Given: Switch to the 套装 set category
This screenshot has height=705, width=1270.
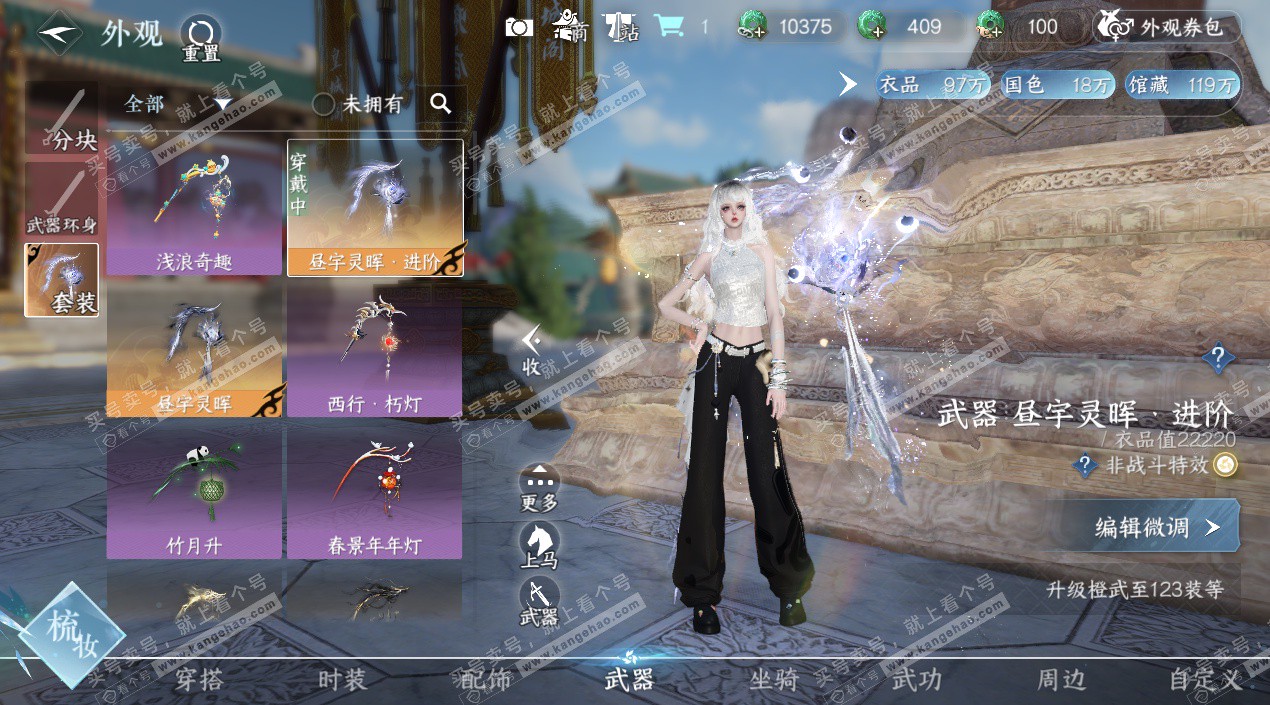Looking at the screenshot, I should (x=62, y=280).
